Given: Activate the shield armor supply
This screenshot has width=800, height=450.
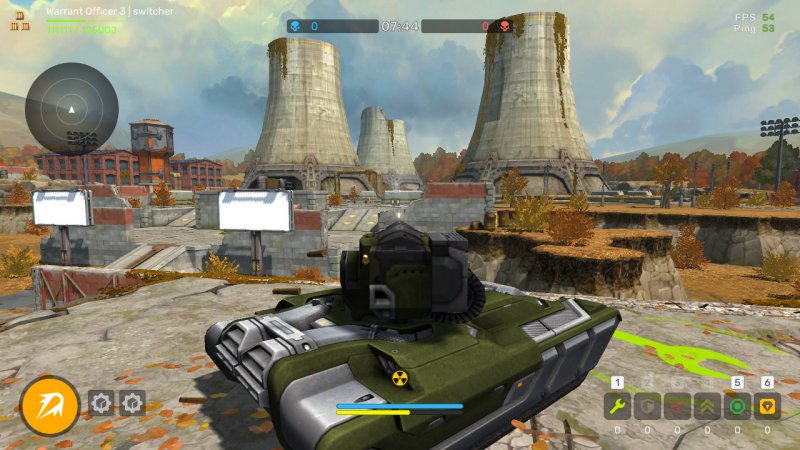Looking at the screenshot, I should [x=647, y=406].
